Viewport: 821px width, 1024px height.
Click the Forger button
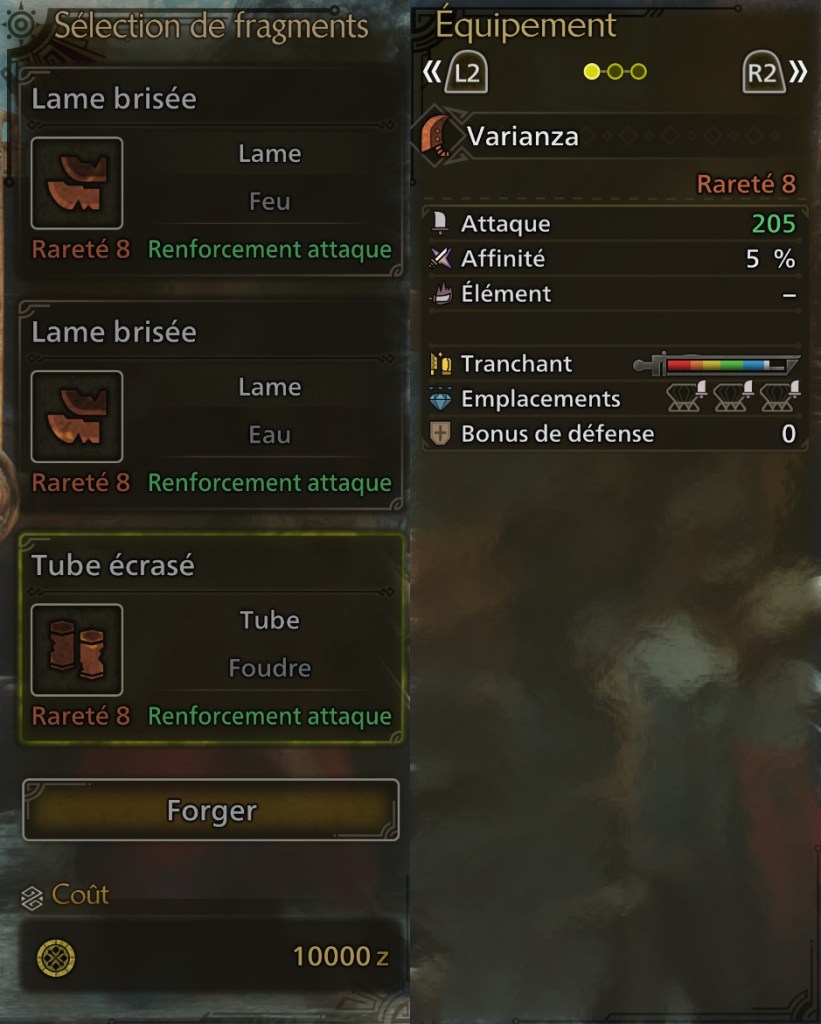pyautogui.click(x=211, y=810)
